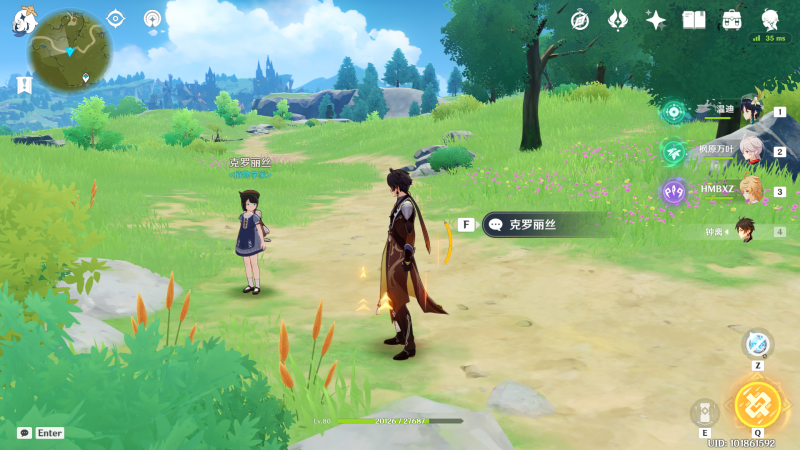800x450 pixels.
Task: Use the blue gadget quick-use icon
Action: (x=757, y=344)
